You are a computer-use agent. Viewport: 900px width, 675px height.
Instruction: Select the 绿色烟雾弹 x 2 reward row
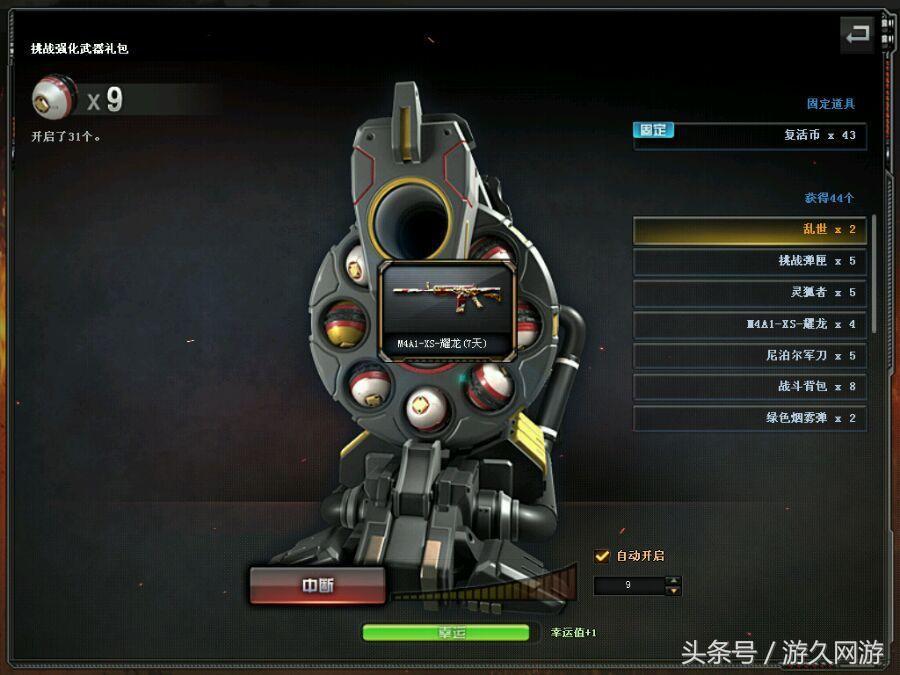point(749,418)
